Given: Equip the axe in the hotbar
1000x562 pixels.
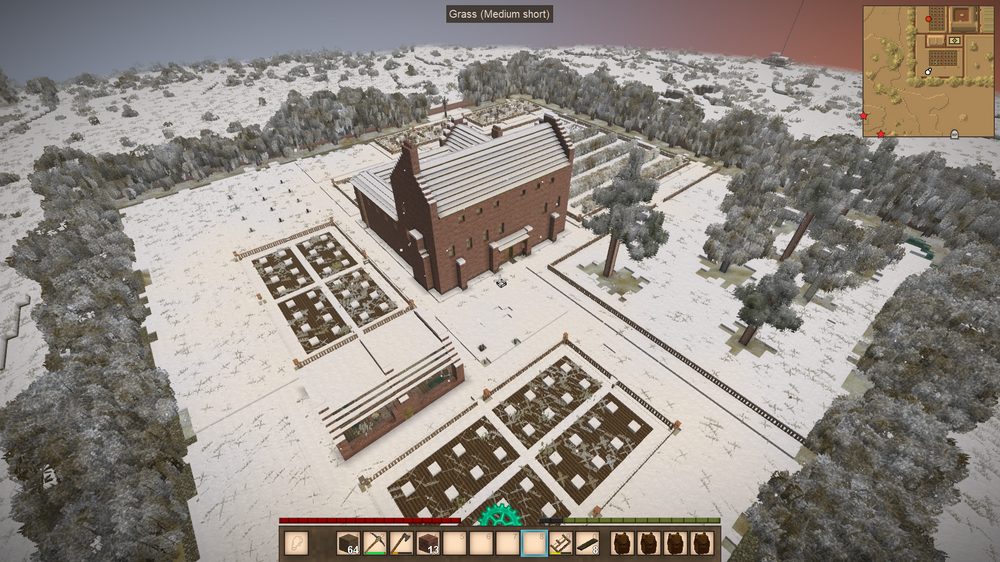Looking at the screenshot, I should [401, 543].
